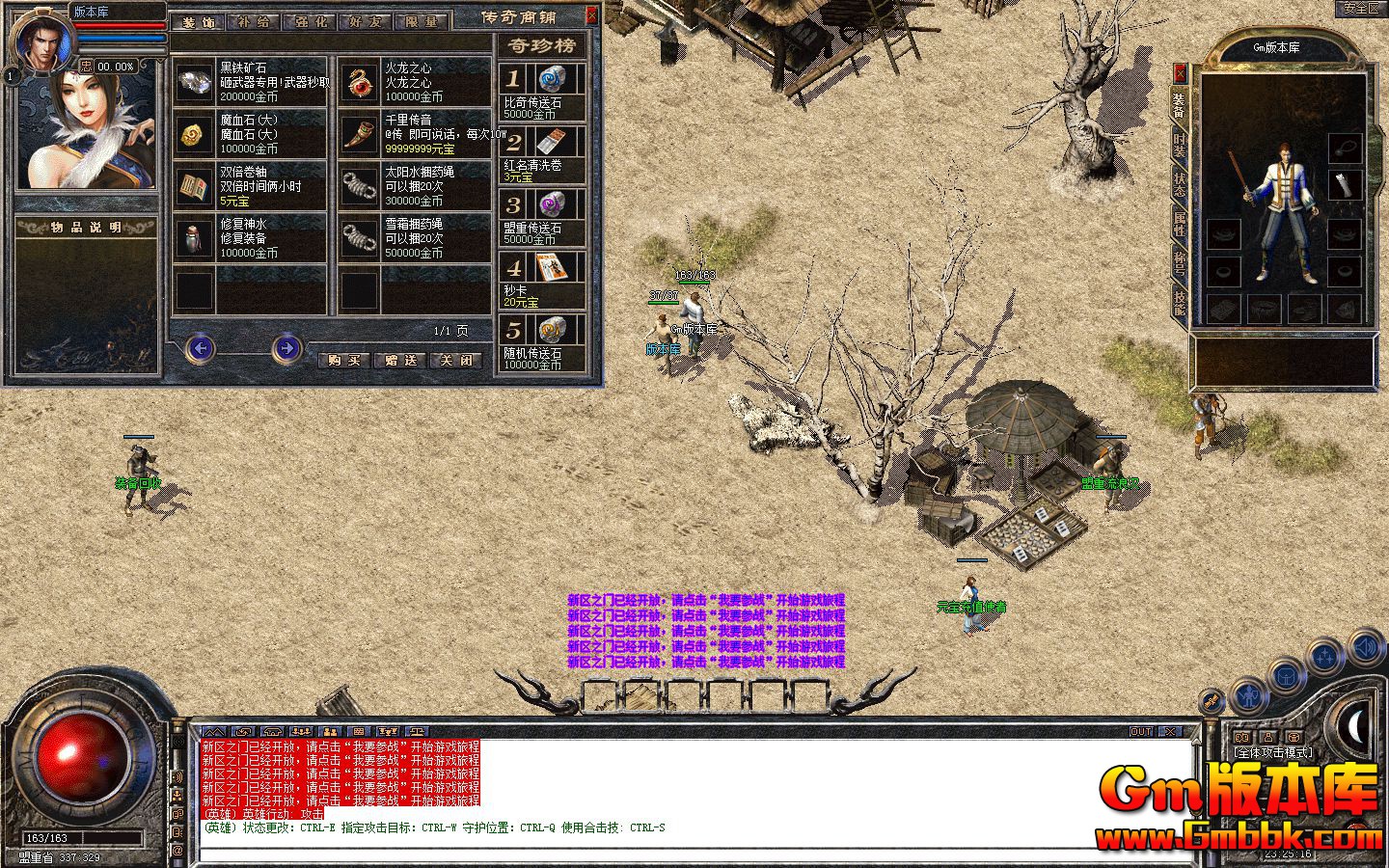Open the 时装 tab of the character panel
This screenshot has height=868, width=1389.
[x=1179, y=147]
